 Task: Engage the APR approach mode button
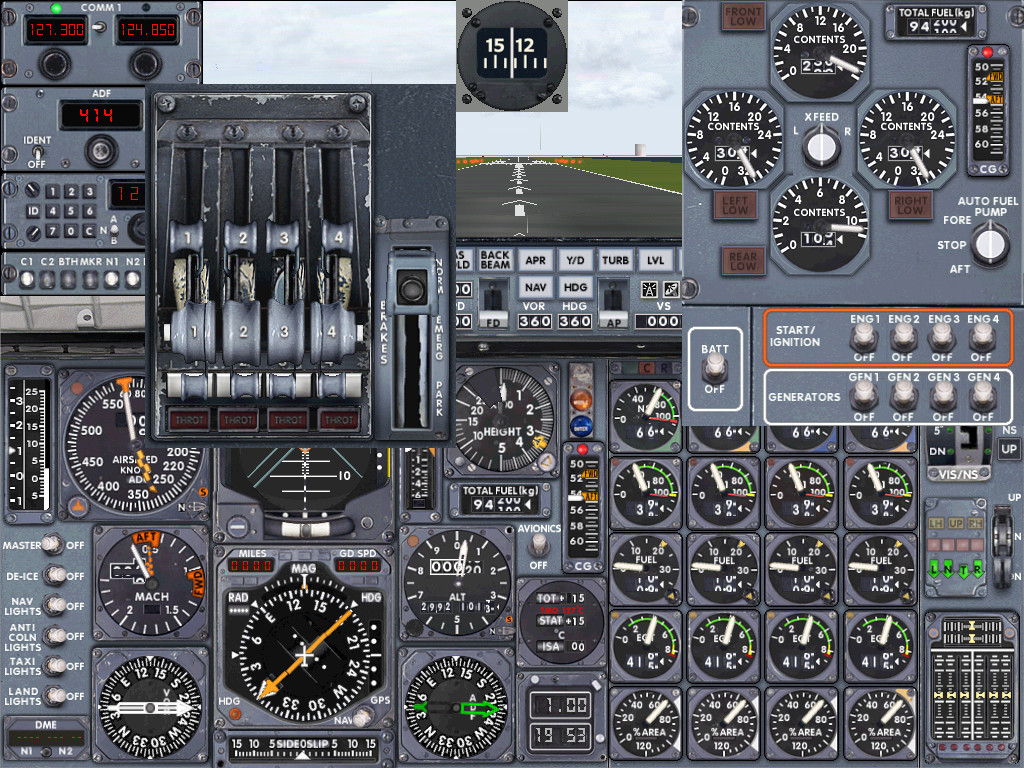tap(536, 260)
